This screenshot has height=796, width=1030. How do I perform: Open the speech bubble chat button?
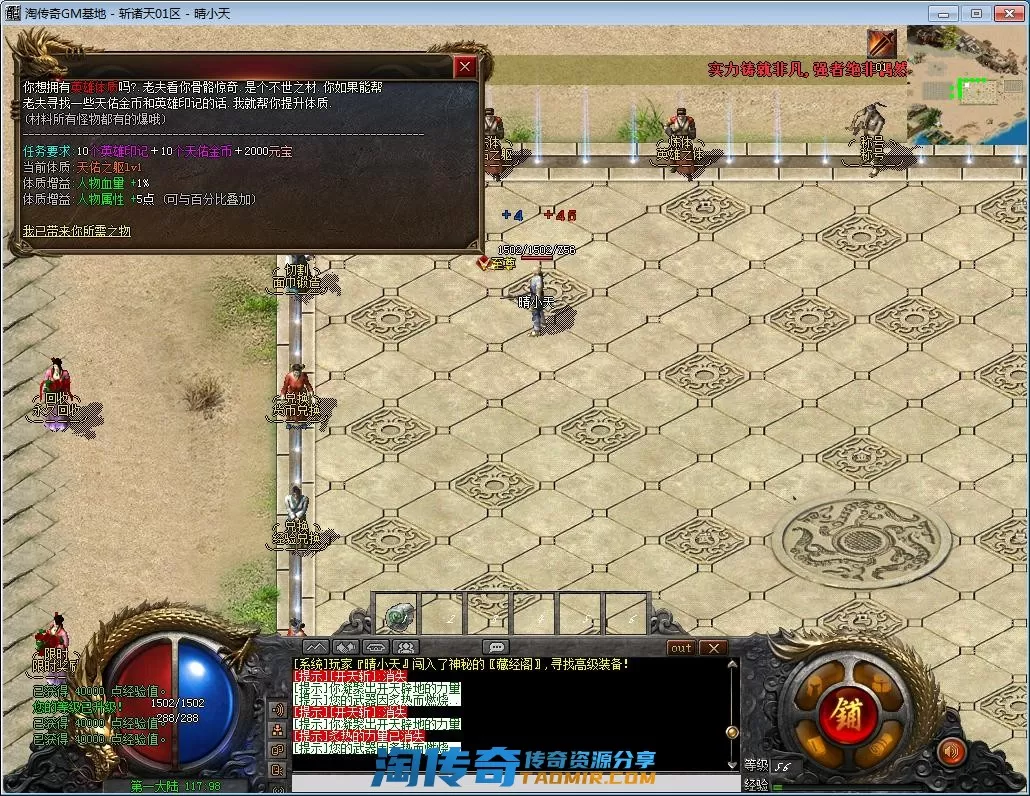495,648
